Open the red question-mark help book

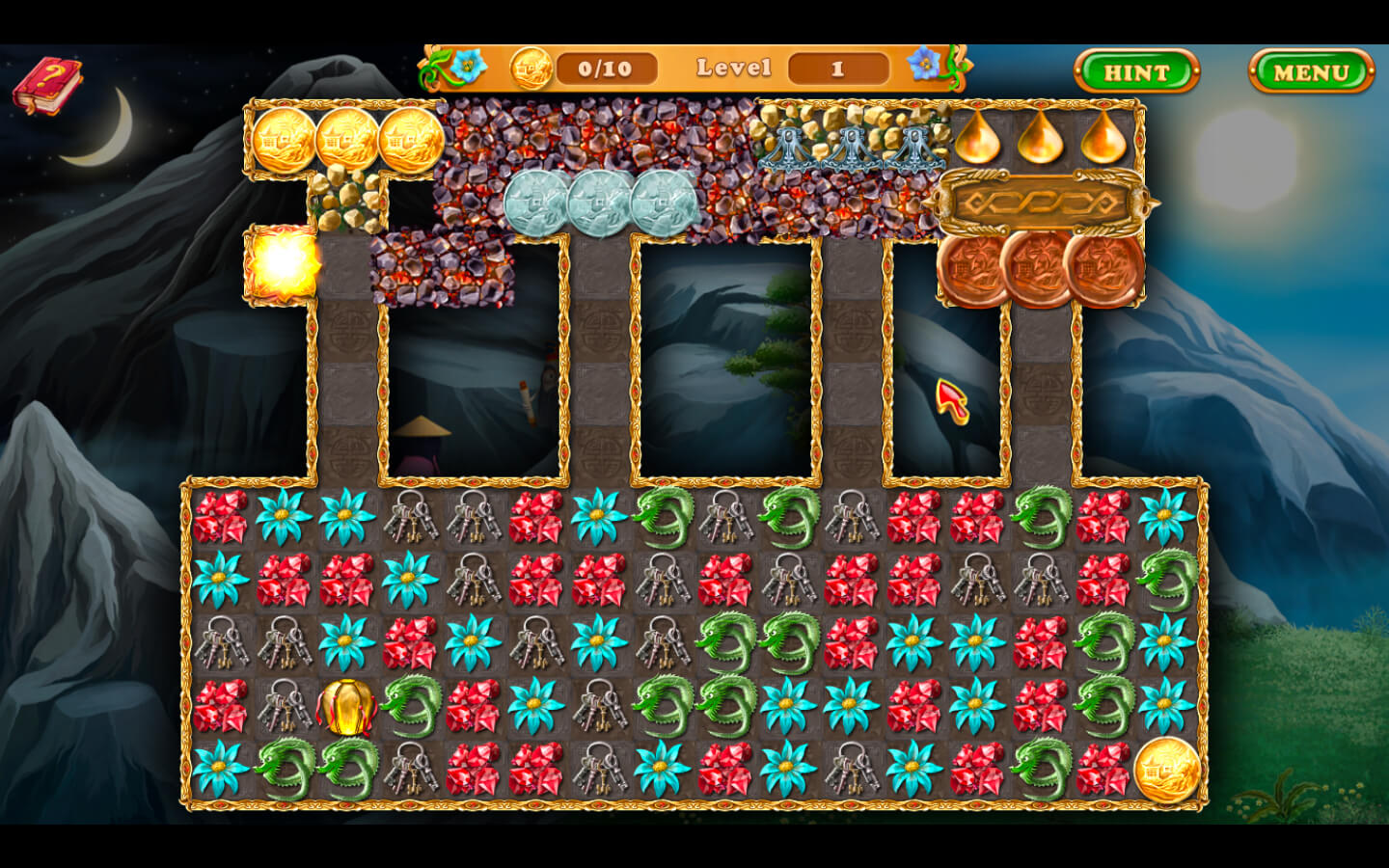(46, 84)
